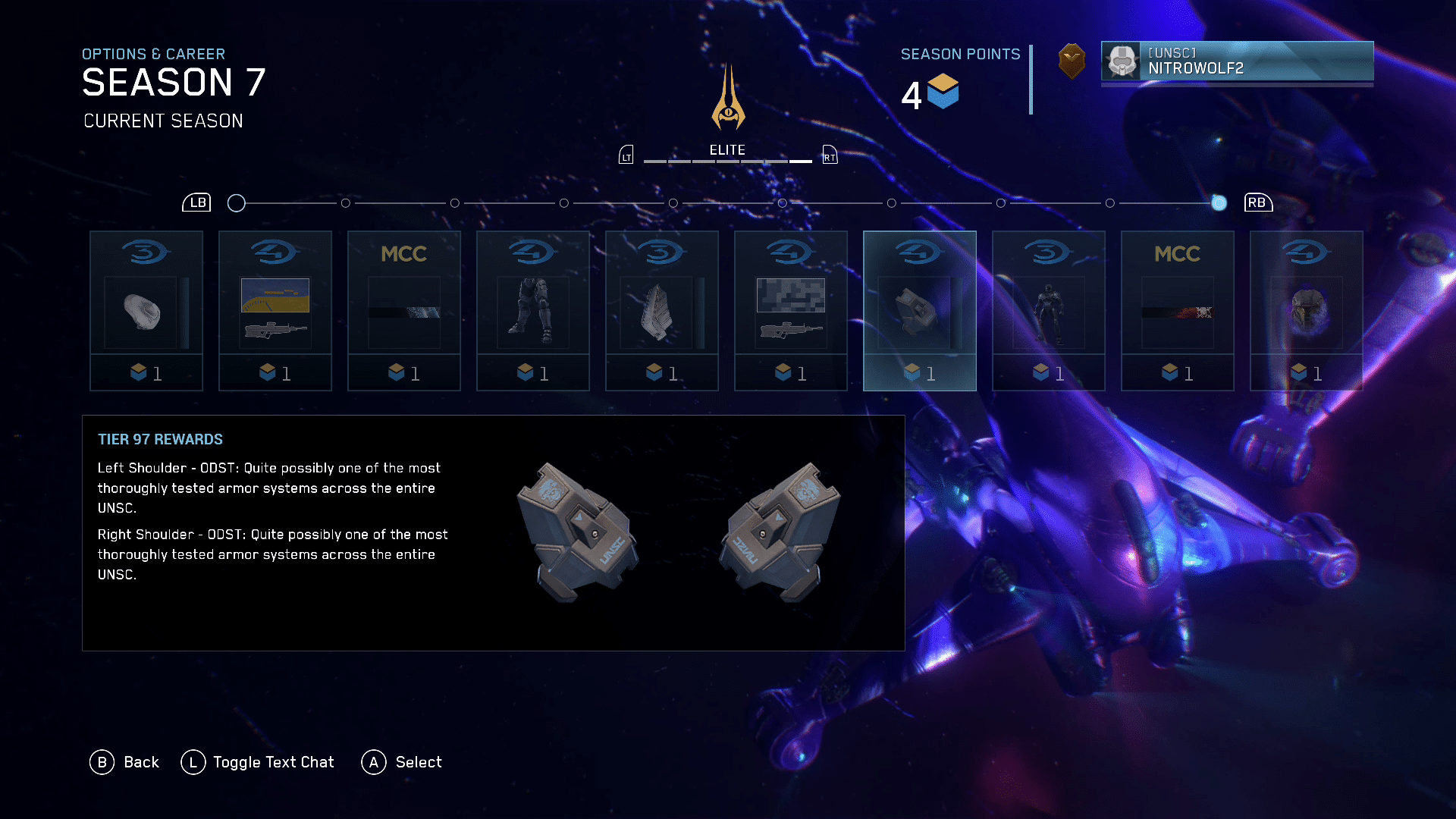The height and width of the screenshot is (819, 1456).
Task: Choose the pixelated camo rifle skin reward
Action: pos(791,311)
